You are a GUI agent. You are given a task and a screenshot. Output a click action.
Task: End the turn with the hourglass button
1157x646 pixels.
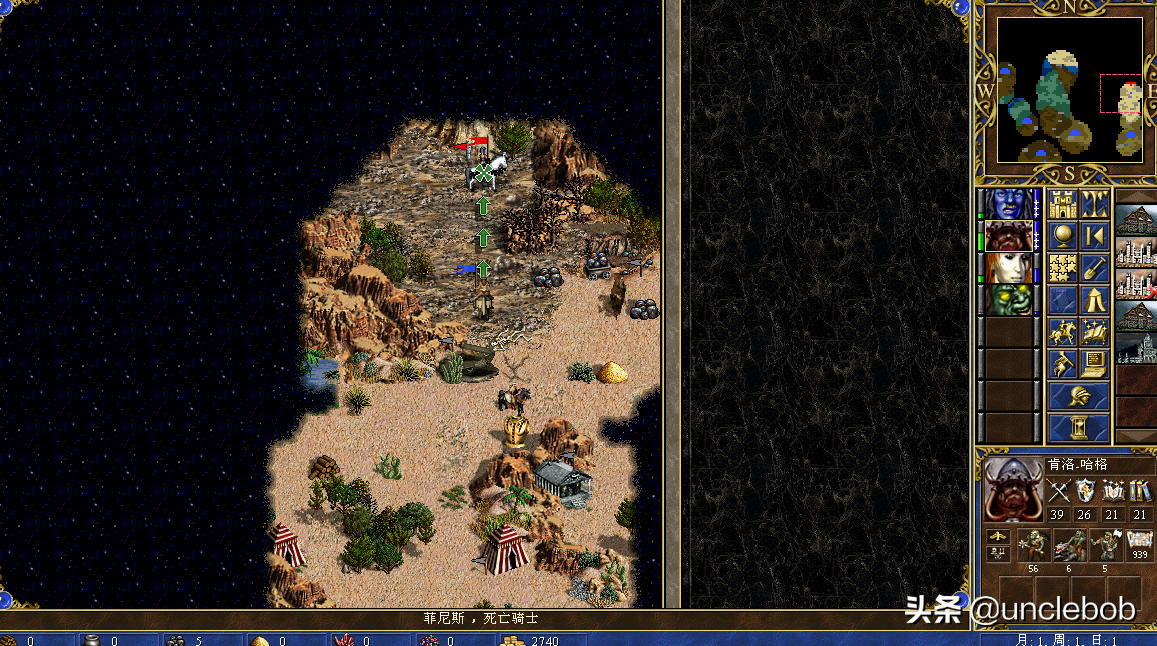click(x=1078, y=428)
